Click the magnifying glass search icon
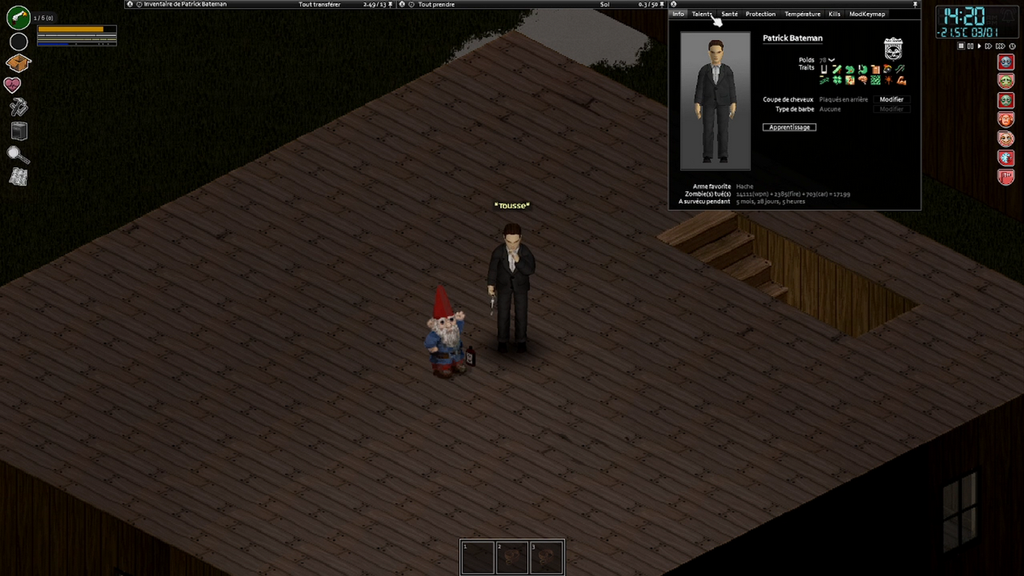Viewport: 1024px width, 576px height. tap(18, 154)
